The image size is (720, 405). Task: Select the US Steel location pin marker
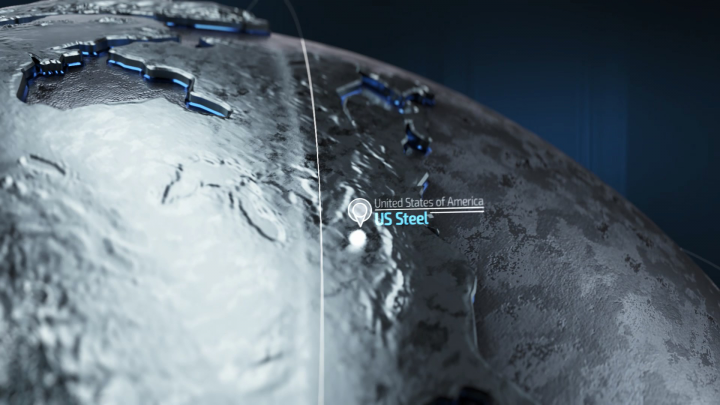click(x=359, y=211)
